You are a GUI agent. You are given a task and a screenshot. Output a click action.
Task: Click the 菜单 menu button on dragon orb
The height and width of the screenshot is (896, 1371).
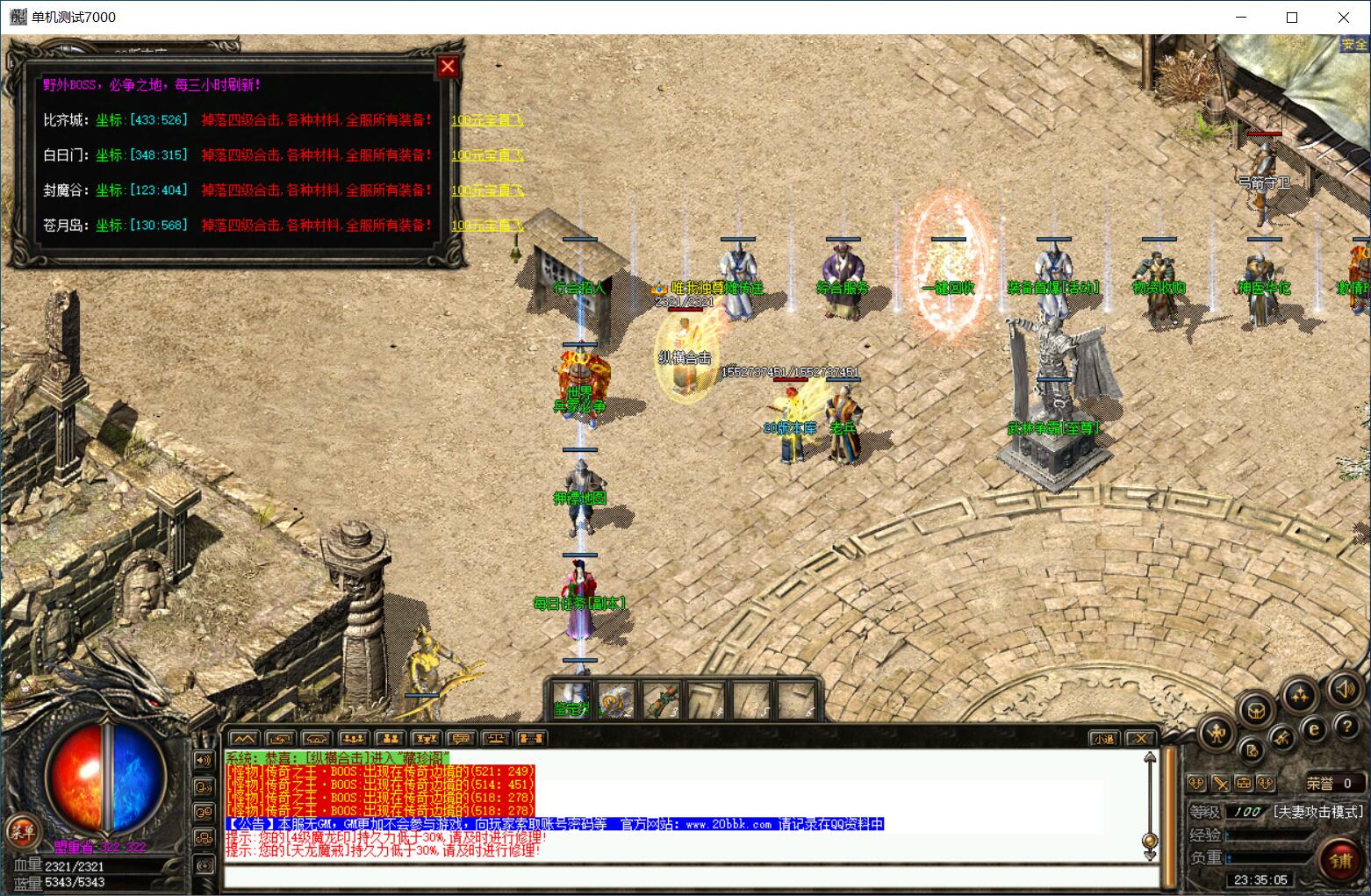click(x=21, y=831)
